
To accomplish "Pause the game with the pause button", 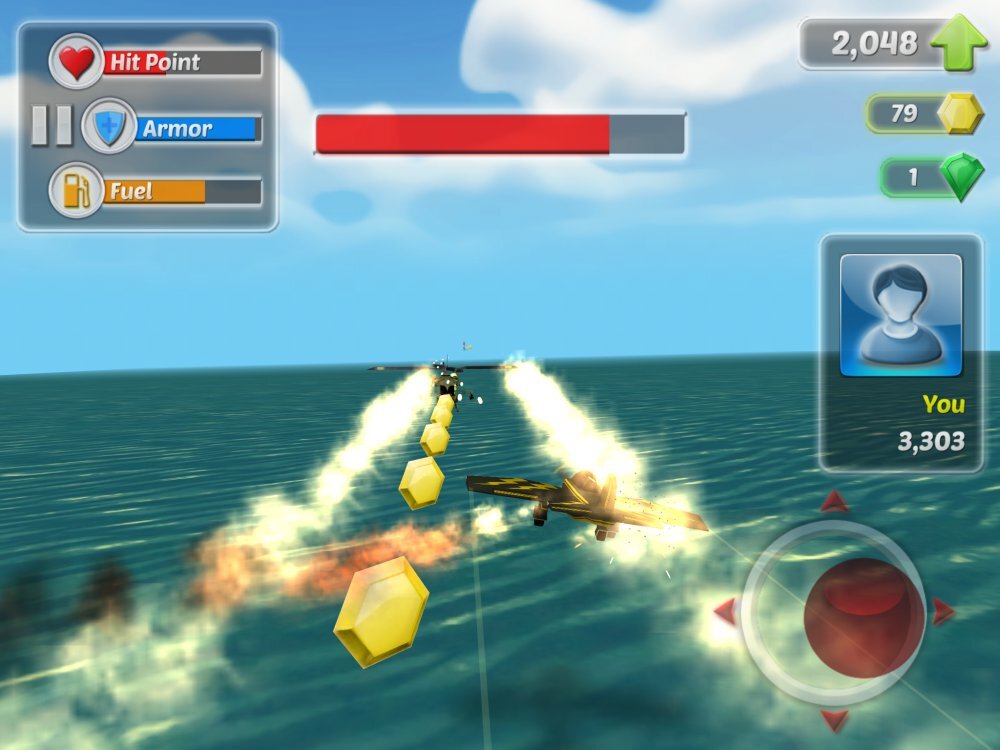I will coord(51,126).
